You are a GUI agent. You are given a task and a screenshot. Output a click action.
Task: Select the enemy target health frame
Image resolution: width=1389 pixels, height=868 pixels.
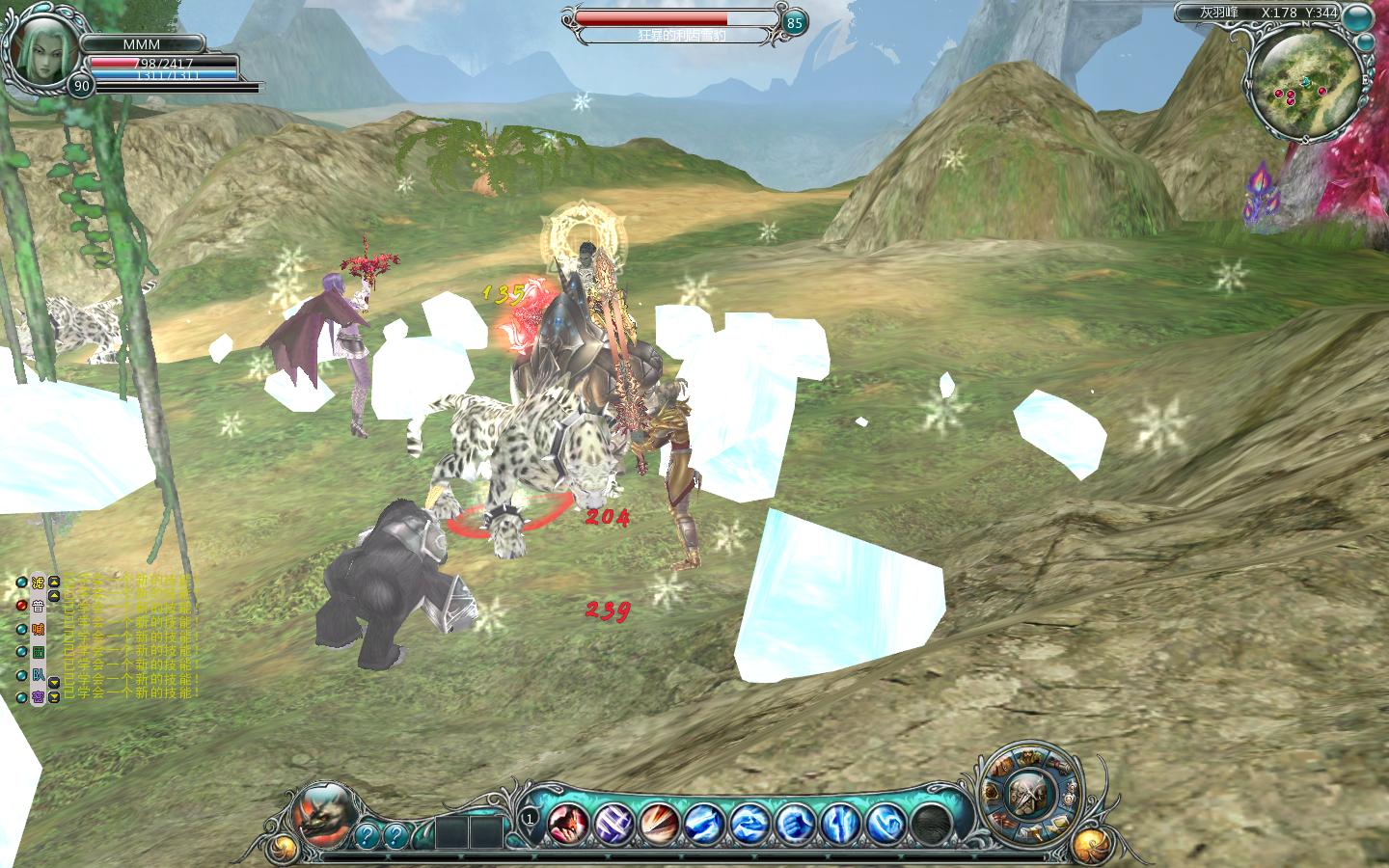click(673, 22)
